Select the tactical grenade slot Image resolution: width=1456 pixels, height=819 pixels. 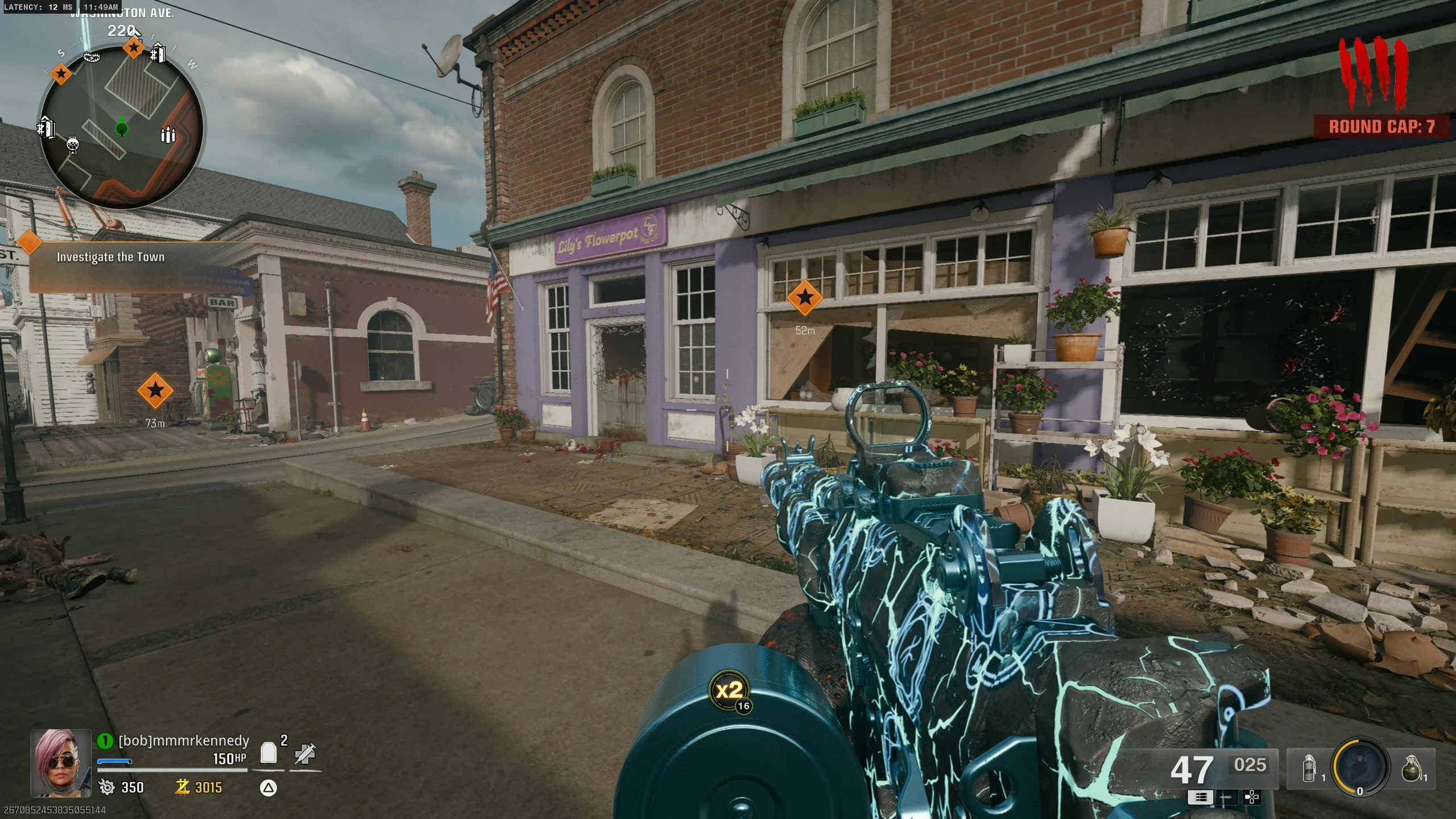[x=1309, y=768]
